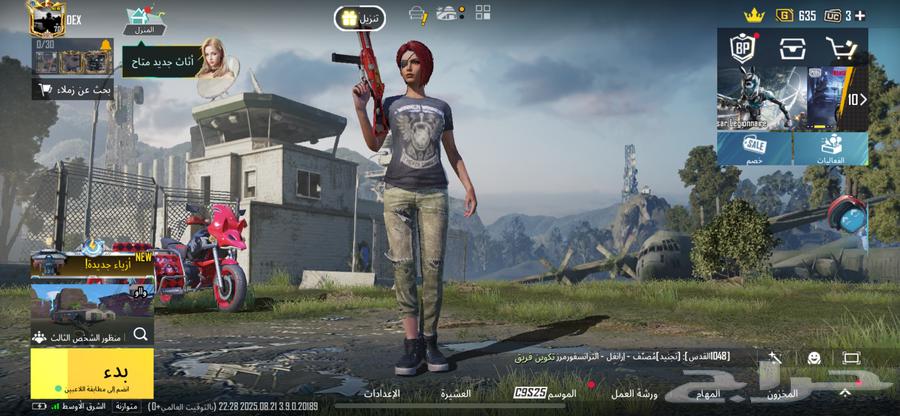
Task: Open the المهام missions menu
Action: [708, 394]
